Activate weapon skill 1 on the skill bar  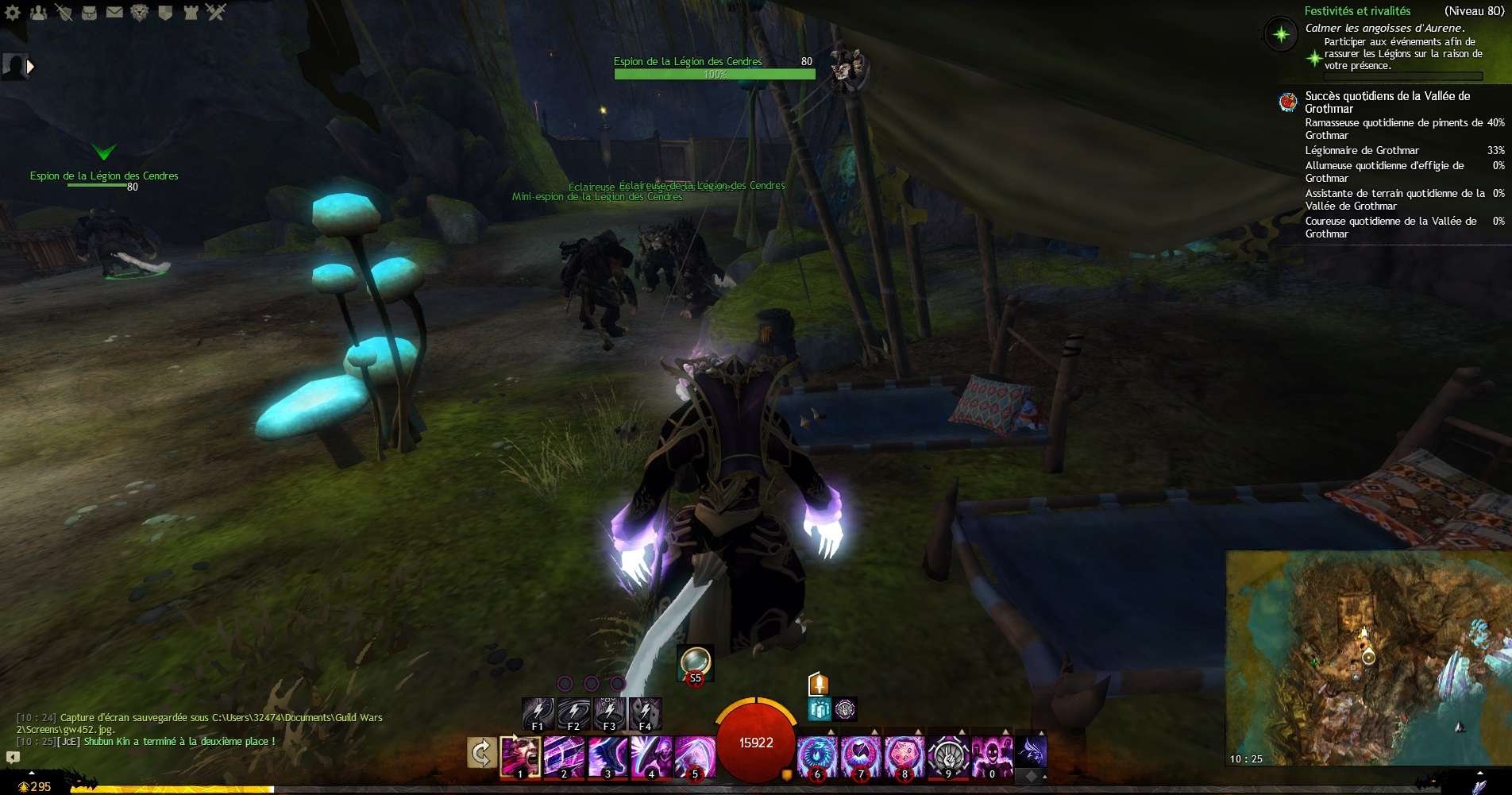(520, 756)
